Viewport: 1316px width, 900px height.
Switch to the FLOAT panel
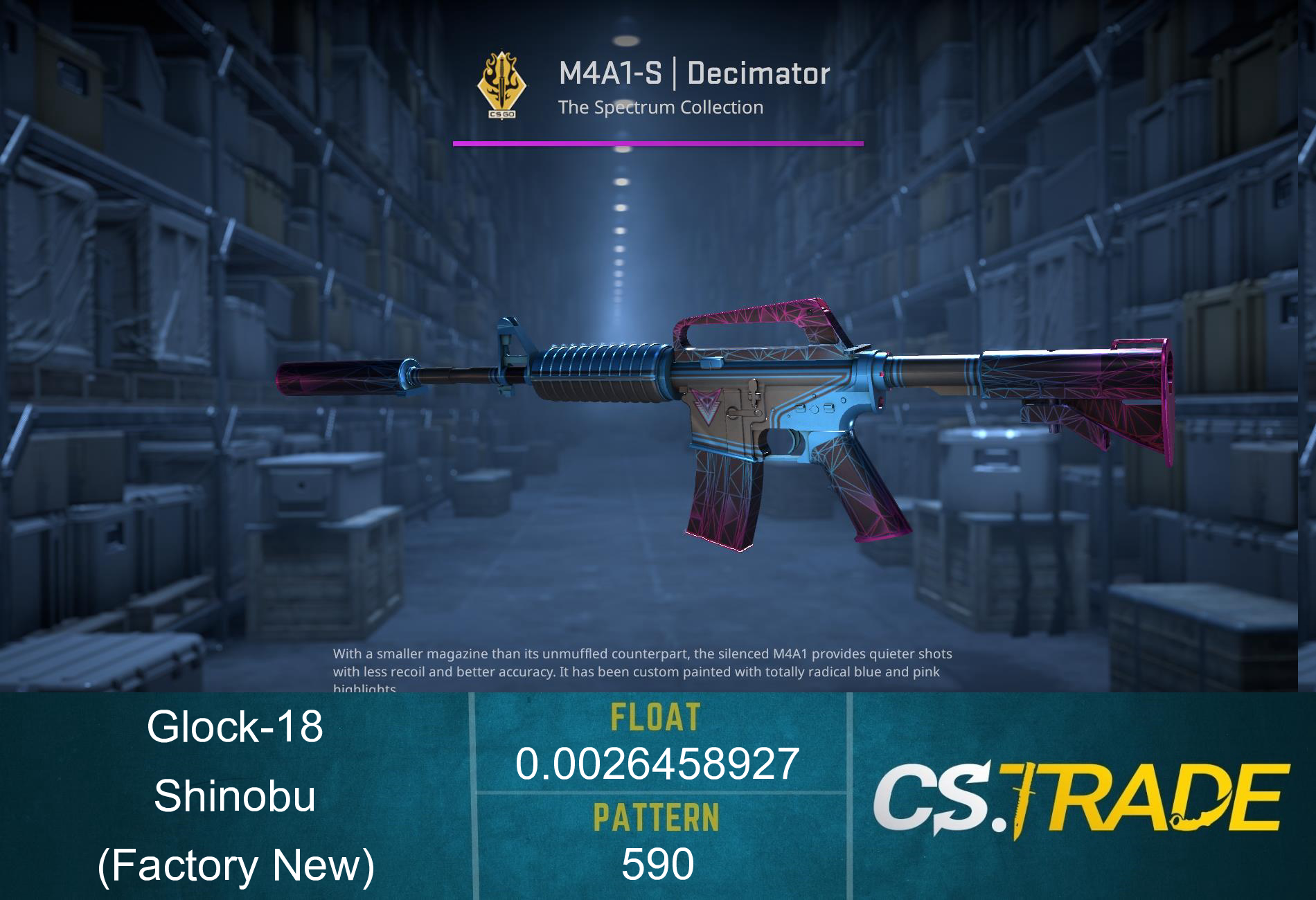pyautogui.click(x=658, y=741)
